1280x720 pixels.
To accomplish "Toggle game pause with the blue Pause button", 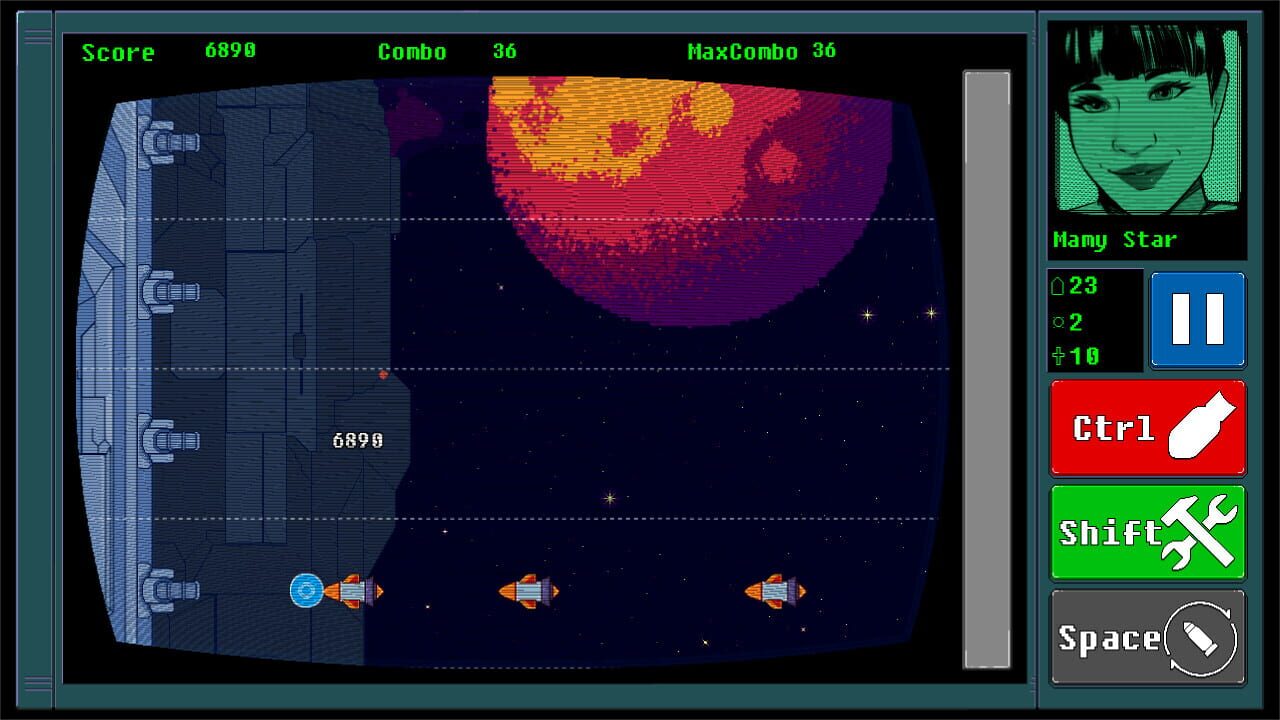I will click(1197, 320).
